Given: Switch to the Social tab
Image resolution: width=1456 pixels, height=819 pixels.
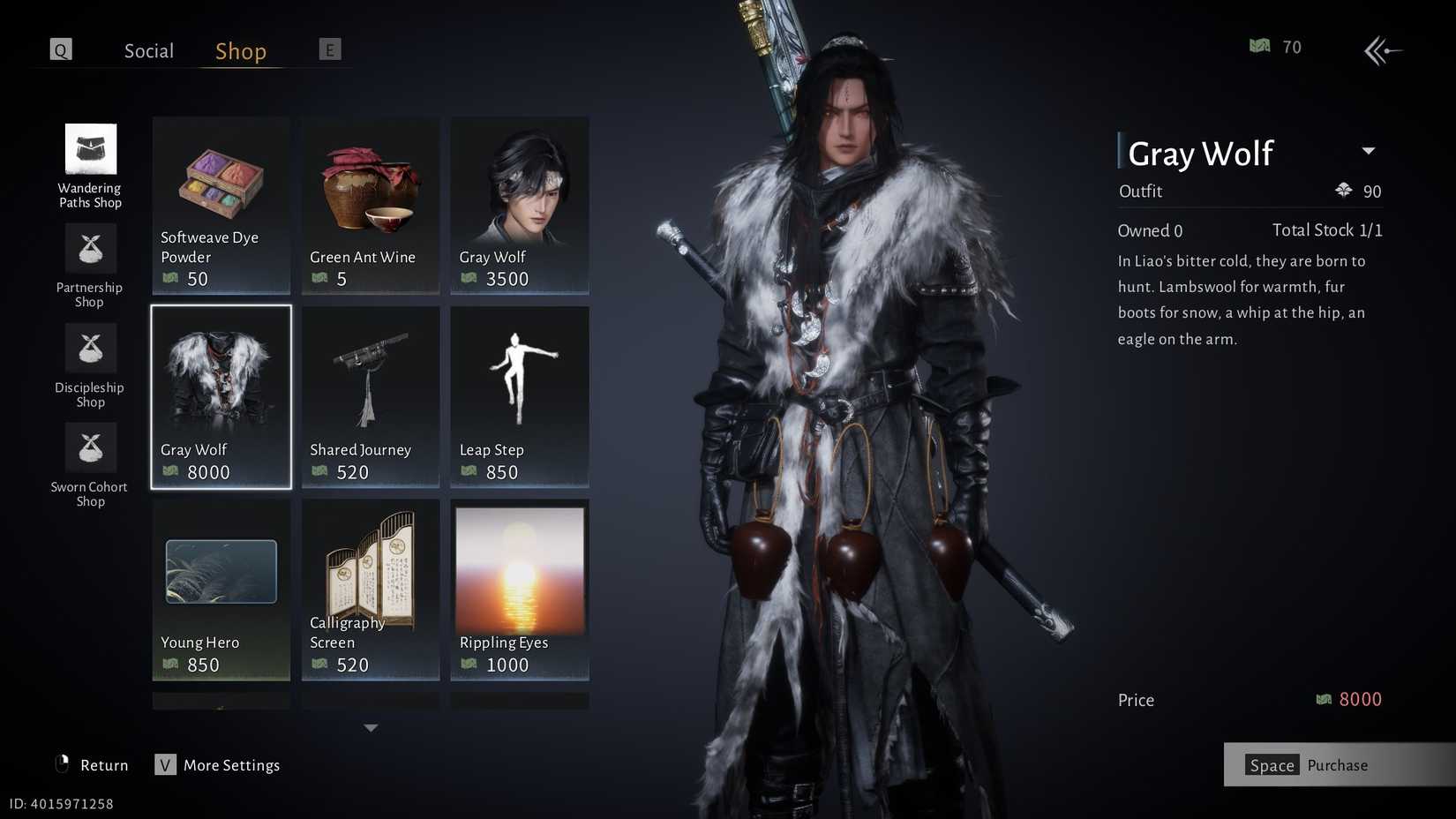Looking at the screenshot, I should [147, 50].
